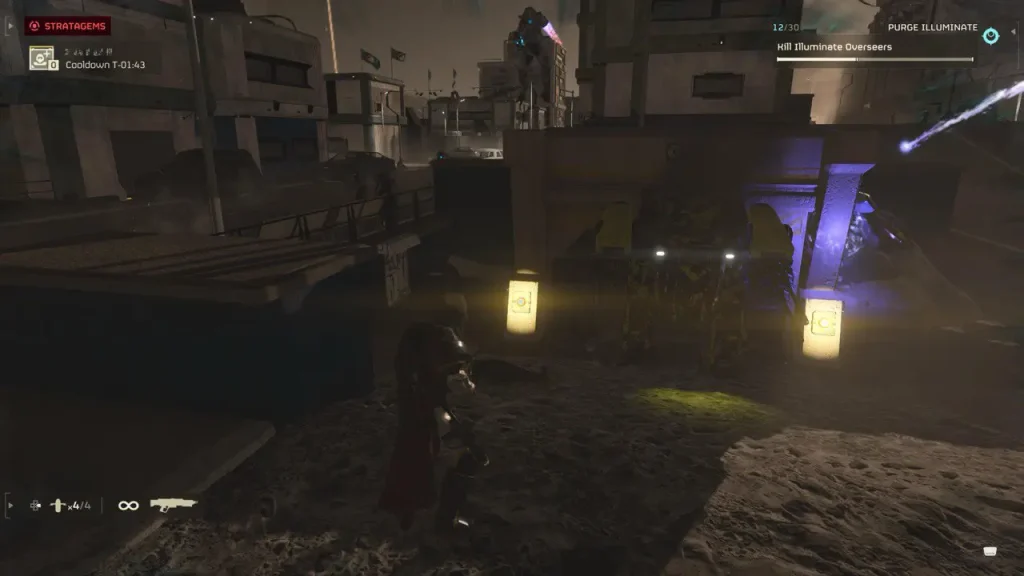Expand the weapon loadout arrow
1024x576 pixels.
tap(10, 505)
